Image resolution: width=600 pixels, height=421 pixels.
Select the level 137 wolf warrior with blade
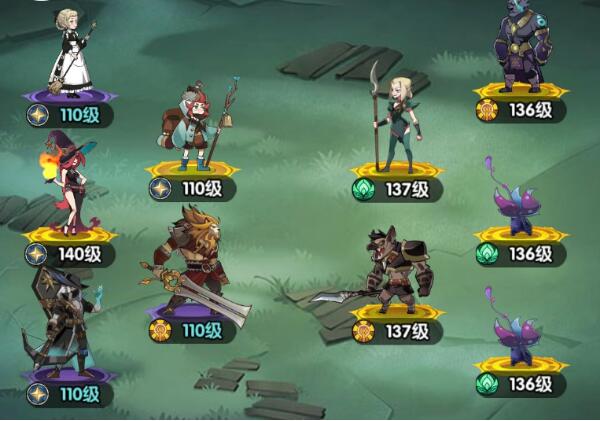(392, 268)
